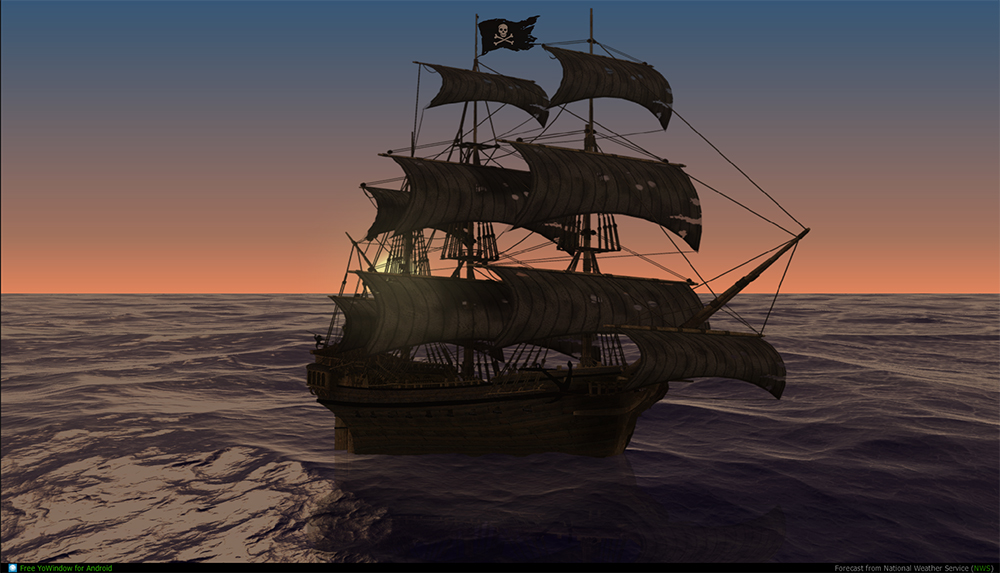Open the Free YoWindow for Android link
This screenshot has width=1000, height=573.
click(x=65, y=568)
